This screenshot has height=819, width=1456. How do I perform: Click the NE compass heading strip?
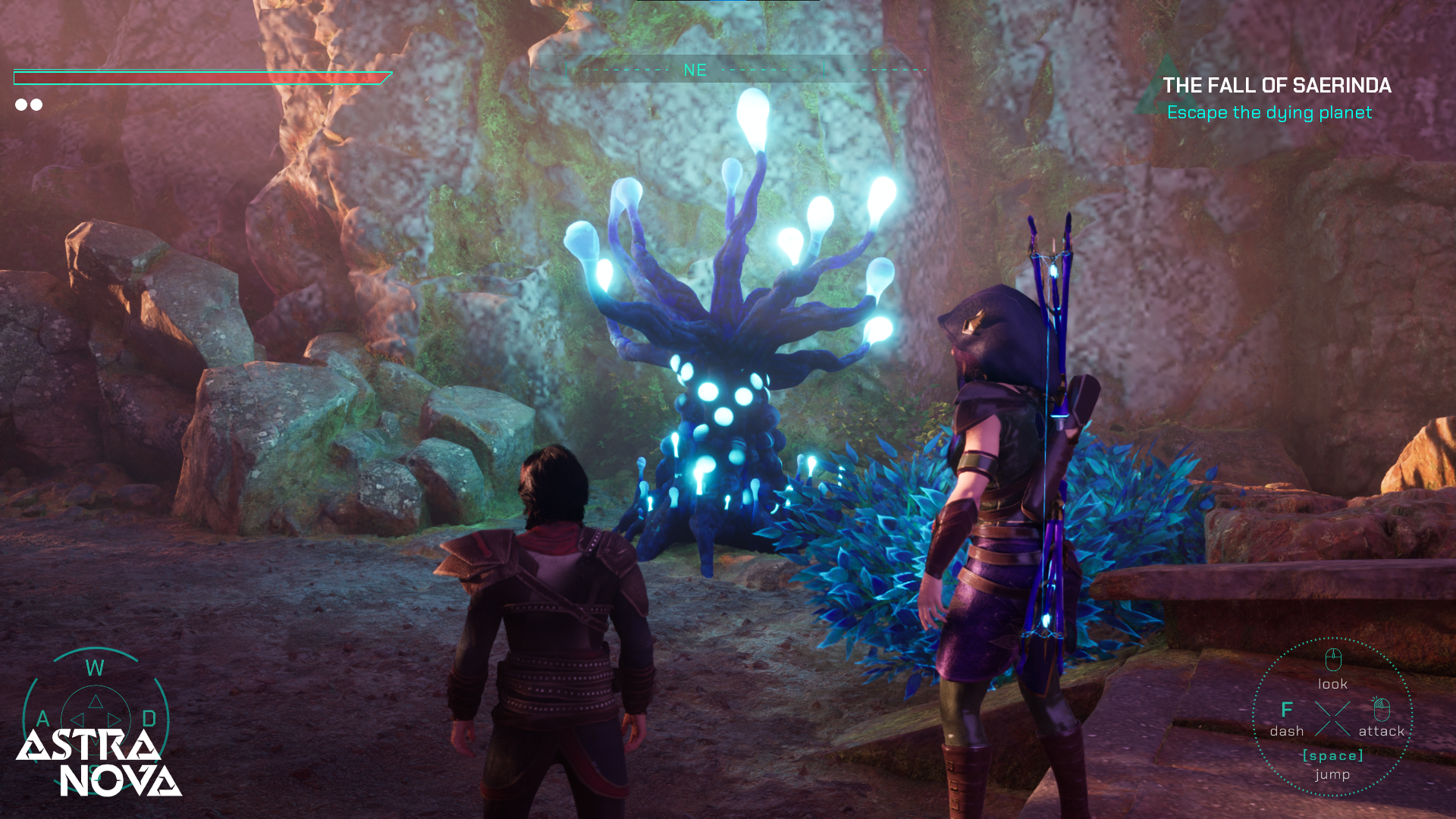tap(695, 71)
